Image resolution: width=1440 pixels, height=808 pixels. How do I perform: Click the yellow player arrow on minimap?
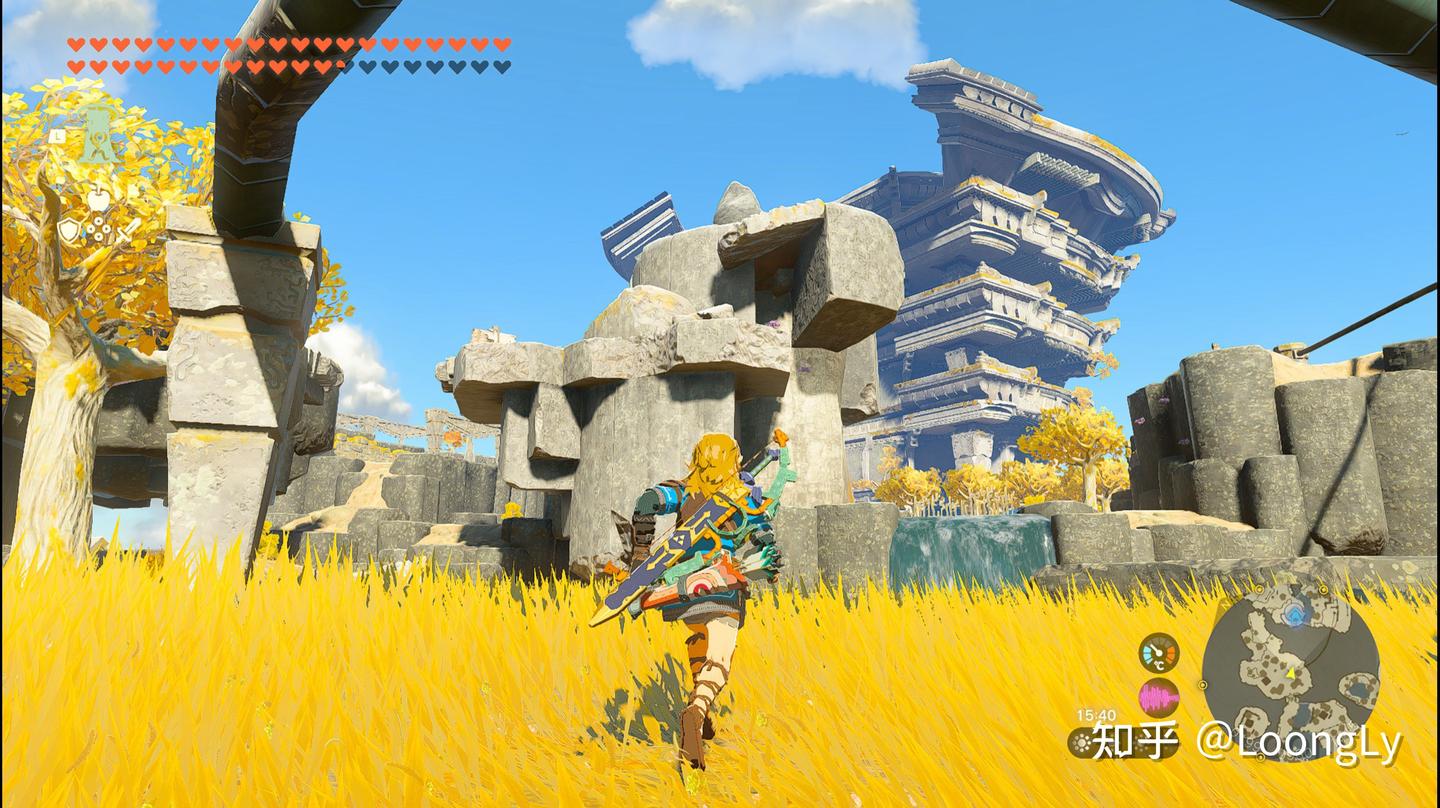[1290, 673]
